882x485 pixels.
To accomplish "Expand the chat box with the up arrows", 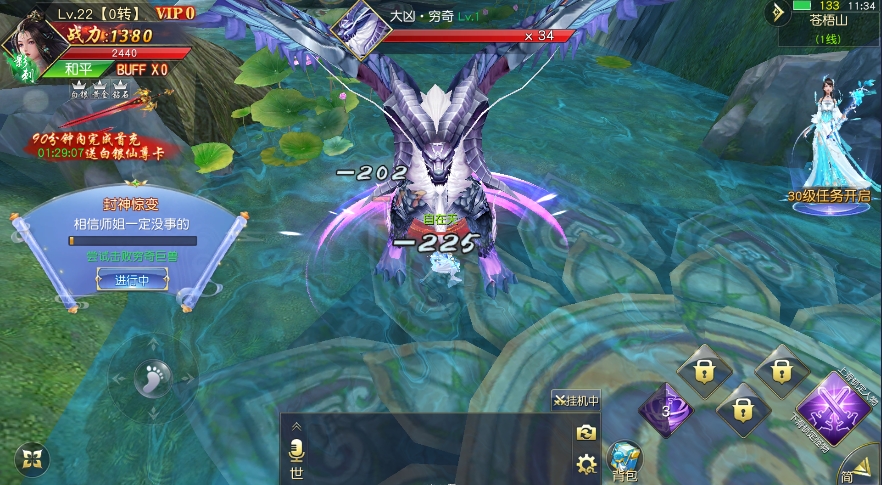I will (x=296, y=425).
